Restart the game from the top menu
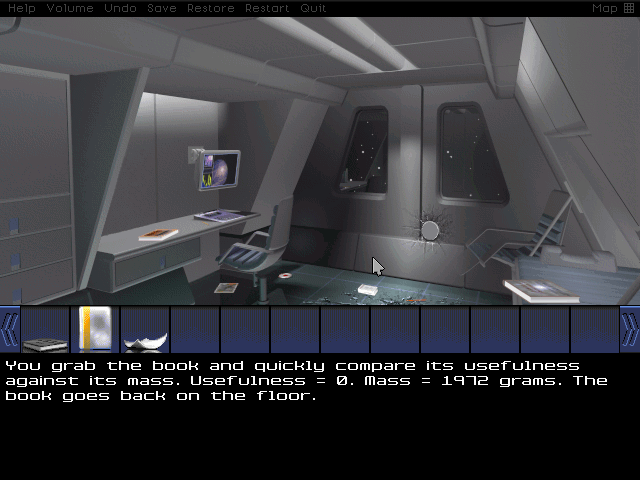 coord(268,8)
